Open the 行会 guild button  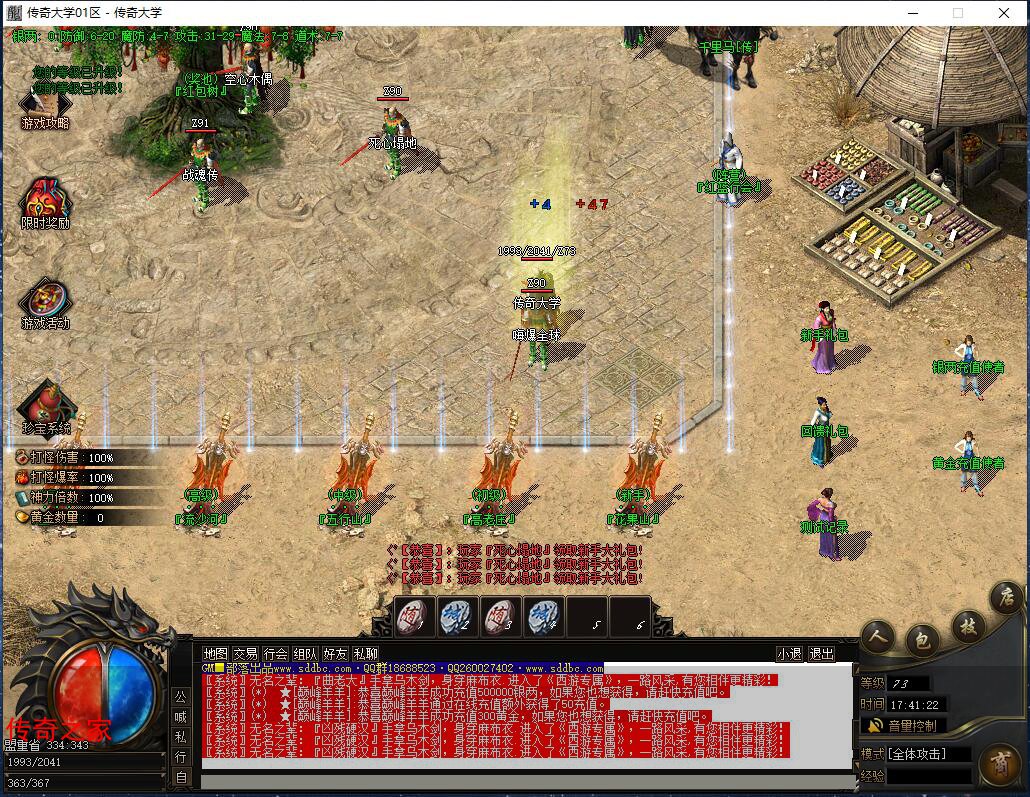coord(275,653)
